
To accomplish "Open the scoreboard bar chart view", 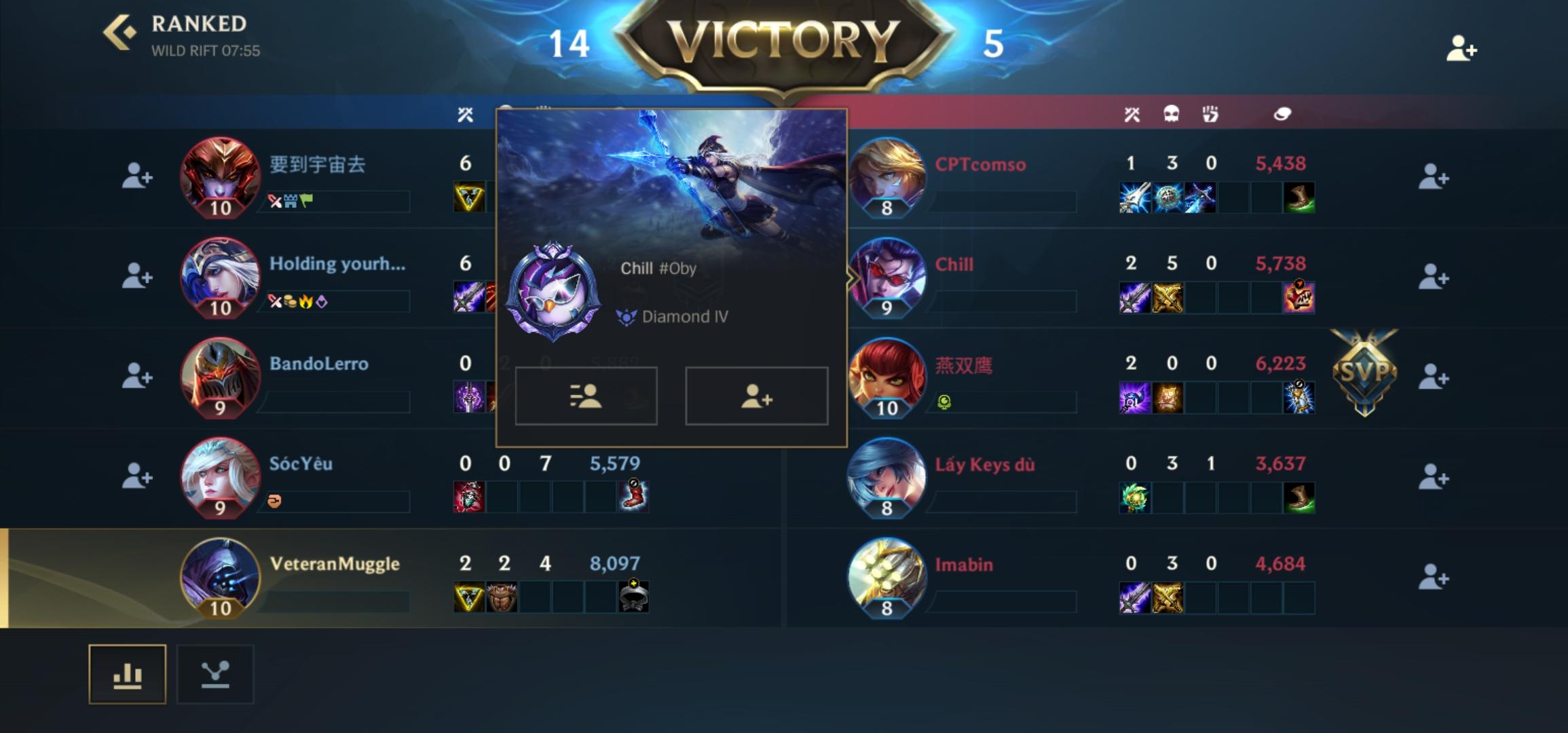I will (128, 673).
